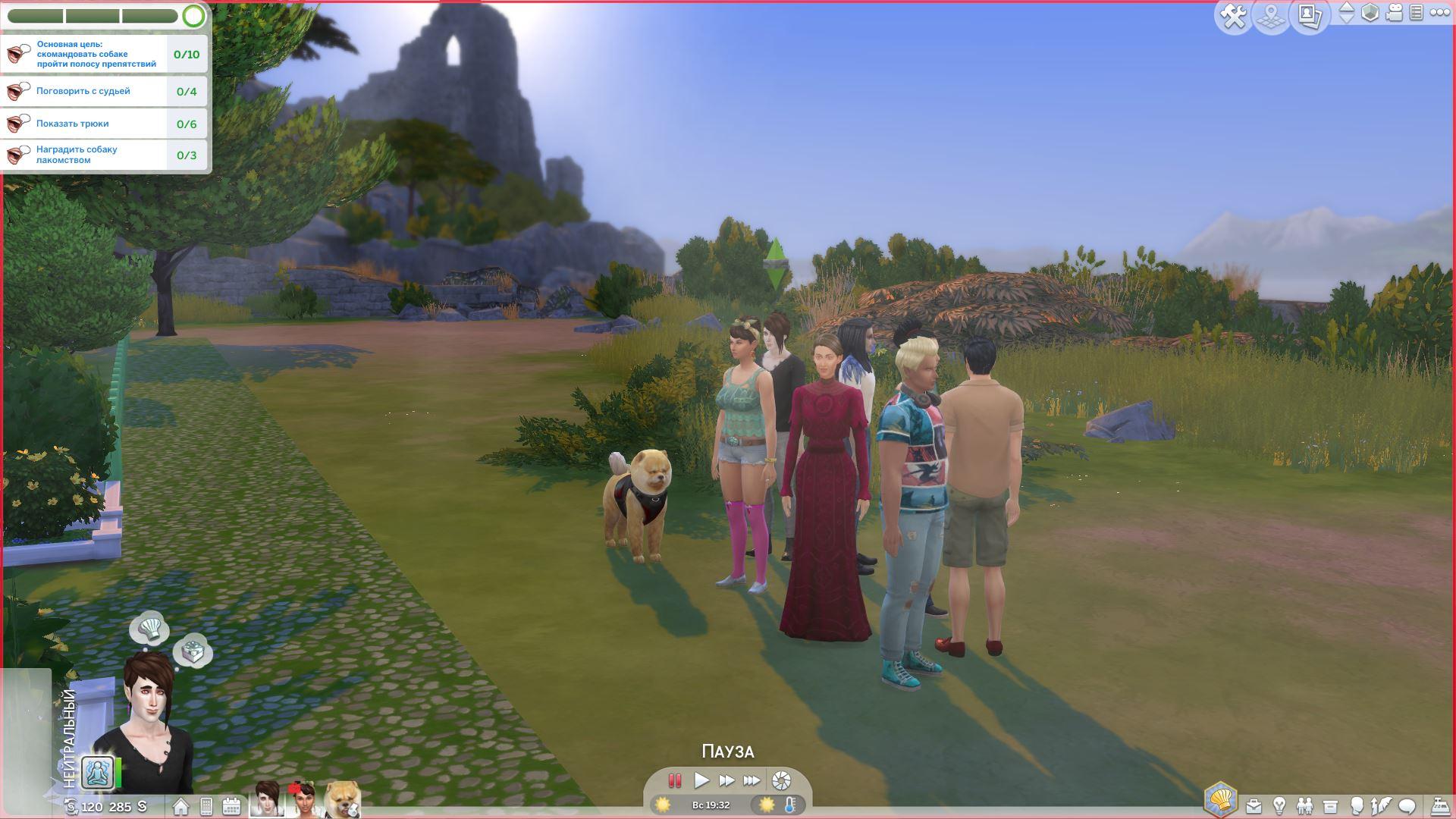
Task: Open the three-dot game options menu
Action: pyautogui.click(x=1439, y=13)
